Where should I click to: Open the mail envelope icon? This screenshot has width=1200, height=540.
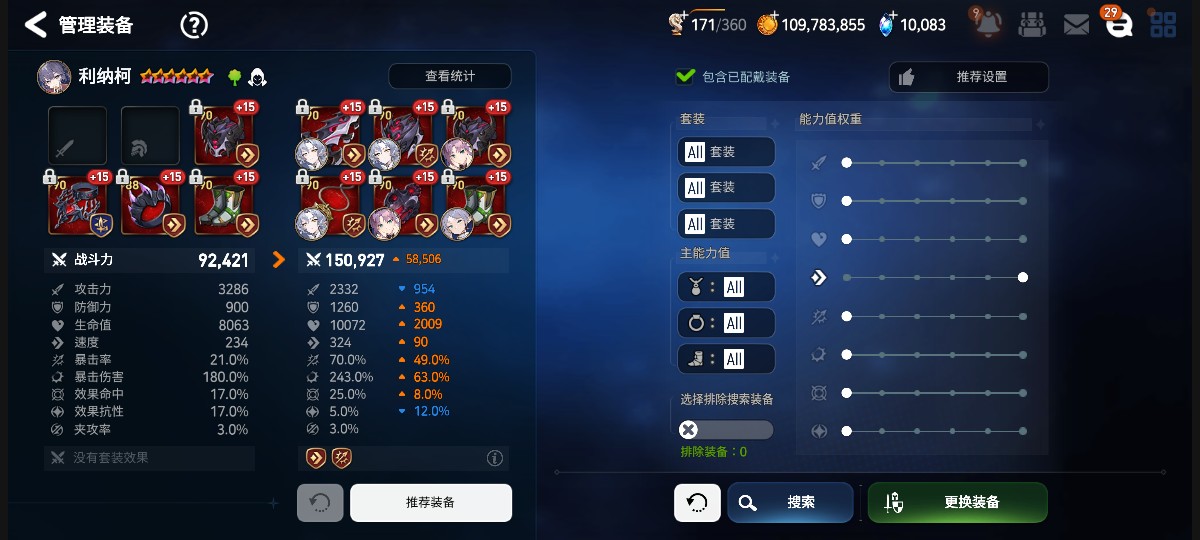[x=1076, y=25]
